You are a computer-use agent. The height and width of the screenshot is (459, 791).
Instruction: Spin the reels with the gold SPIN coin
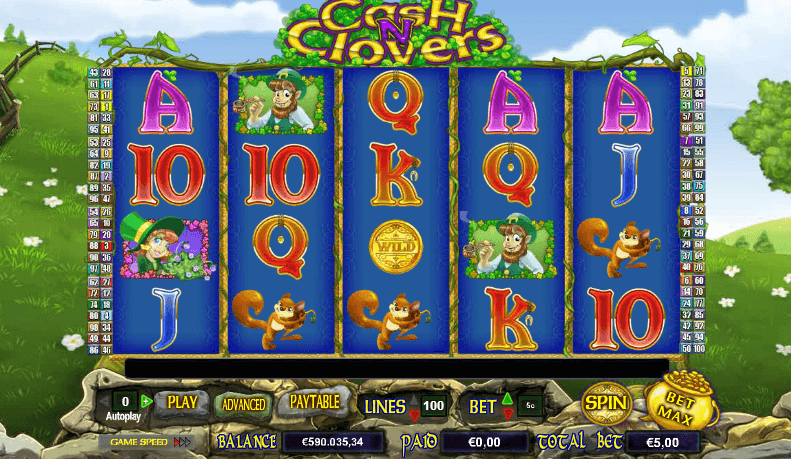606,403
